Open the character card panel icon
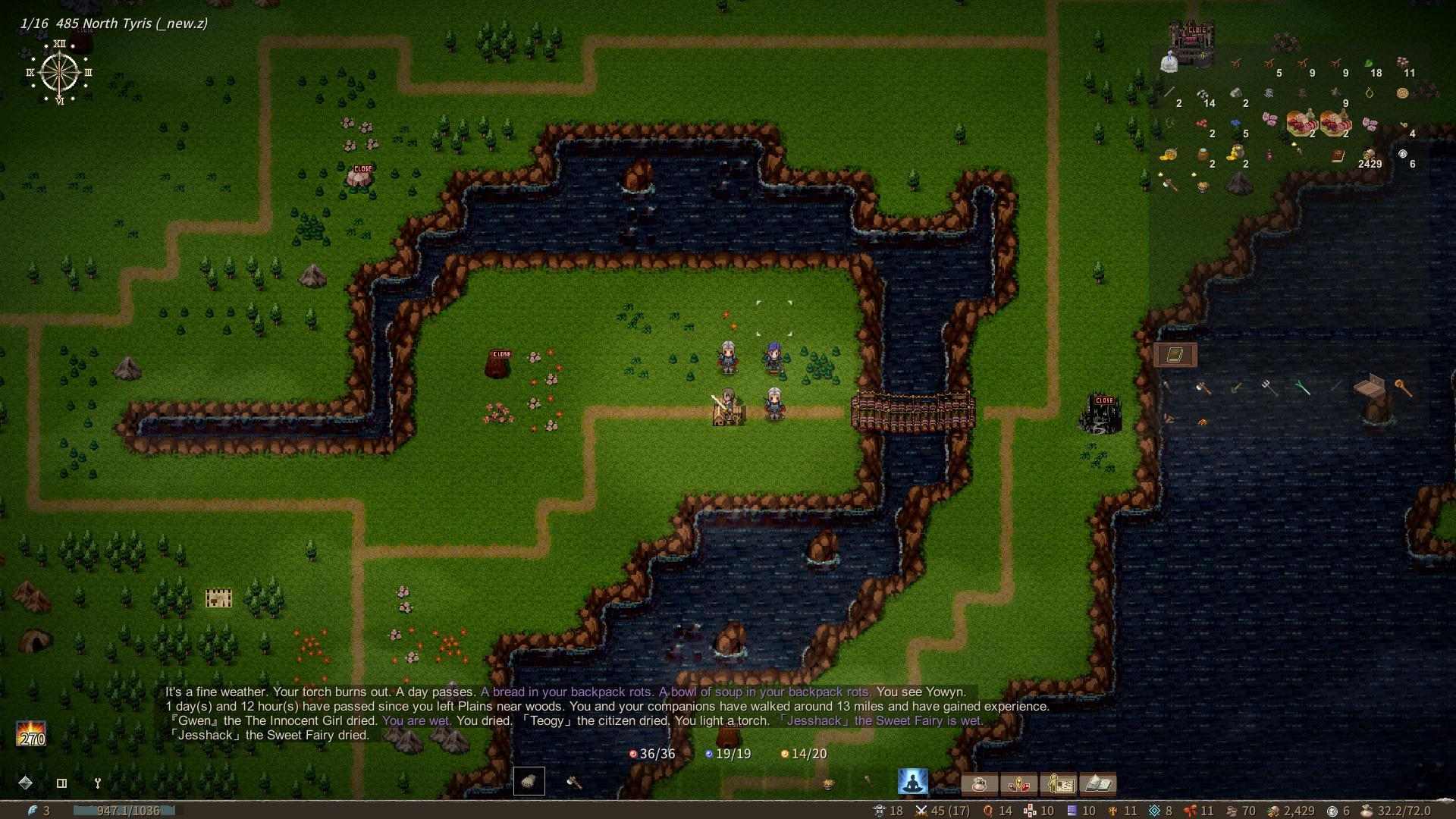This screenshot has width=1456, height=819. (1061, 784)
